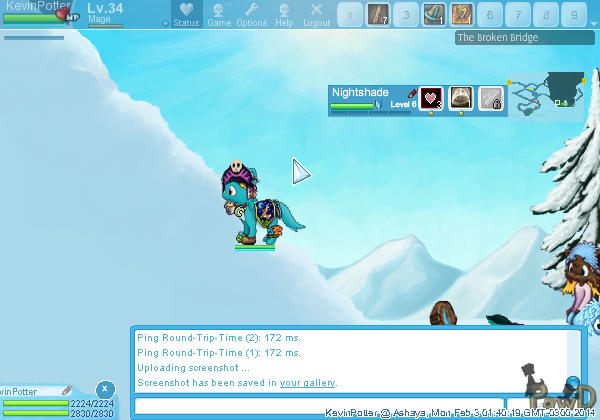The width and height of the screenshot is (600, 420).
Task: Close the panel with round X button
Action: 105,389
